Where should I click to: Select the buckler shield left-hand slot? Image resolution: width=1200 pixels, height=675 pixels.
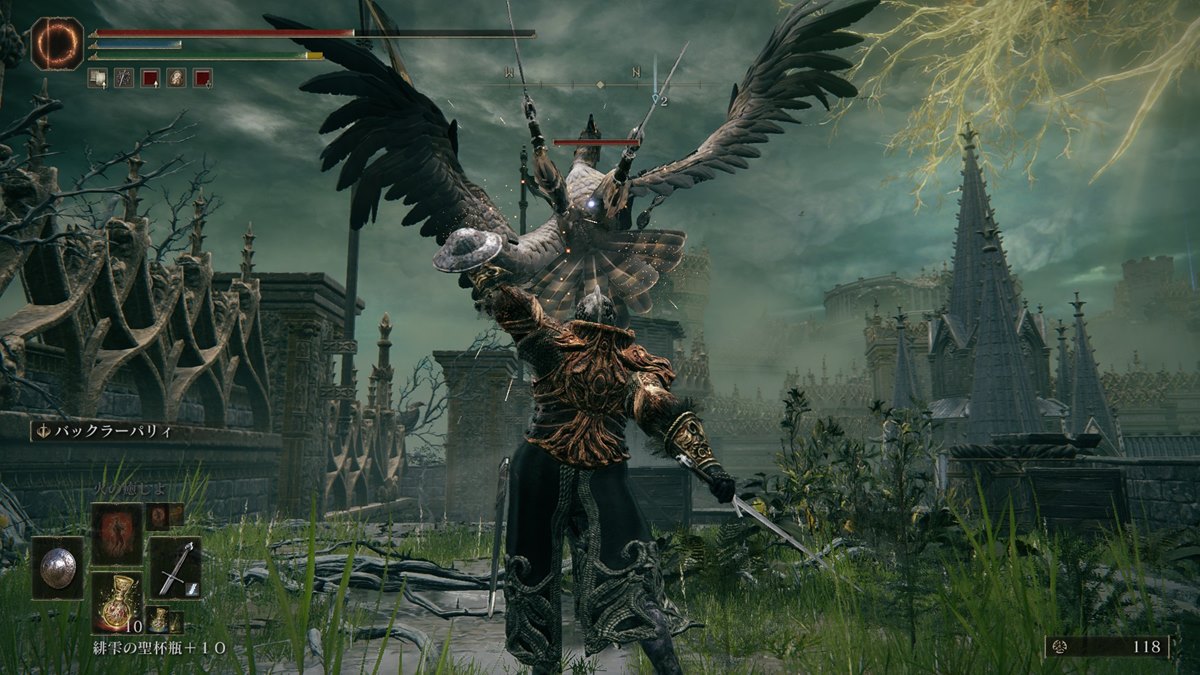[x=57, y=567]
